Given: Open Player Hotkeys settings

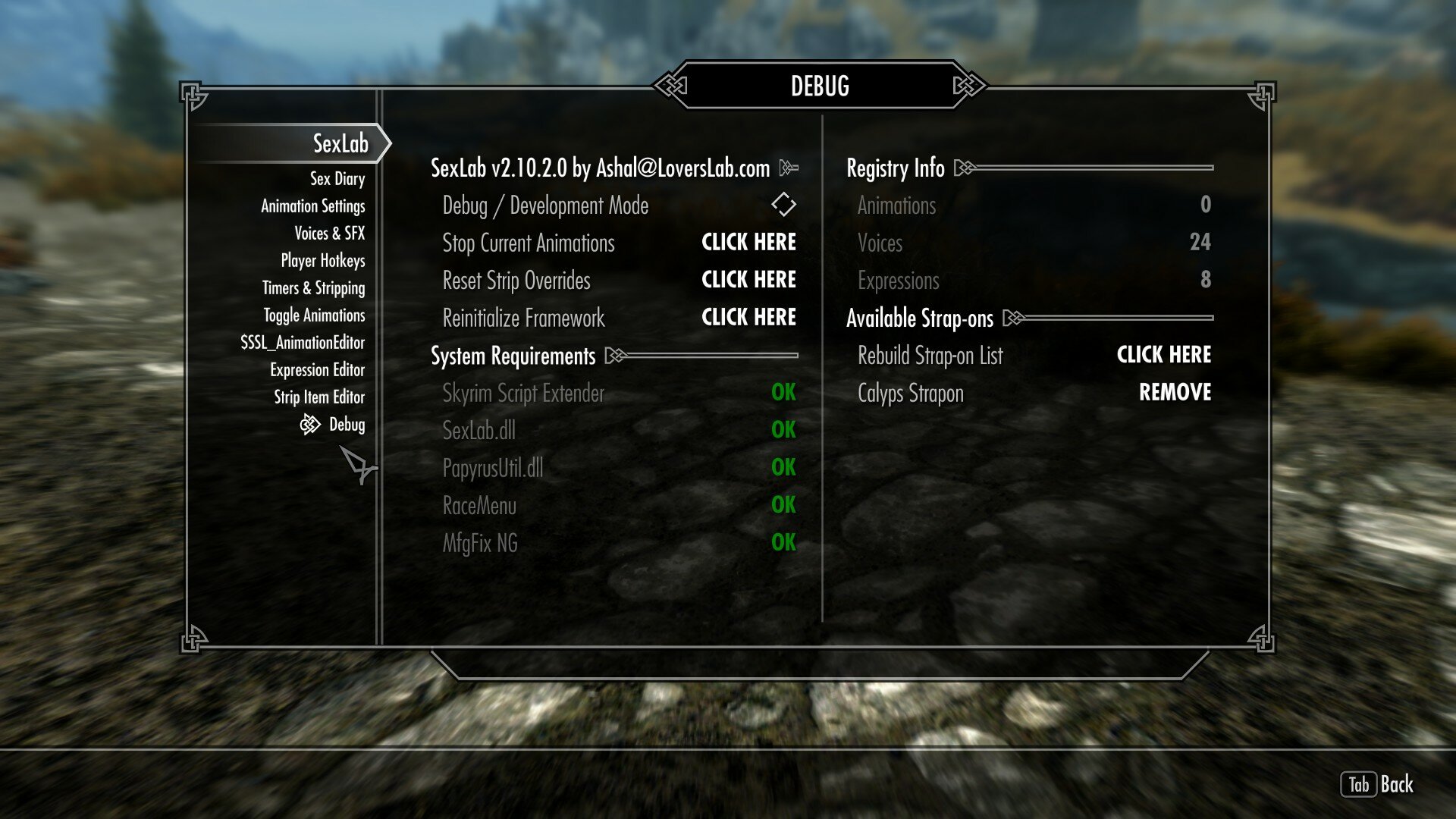Looking at the screenshot, I should [x=322, y=261].
